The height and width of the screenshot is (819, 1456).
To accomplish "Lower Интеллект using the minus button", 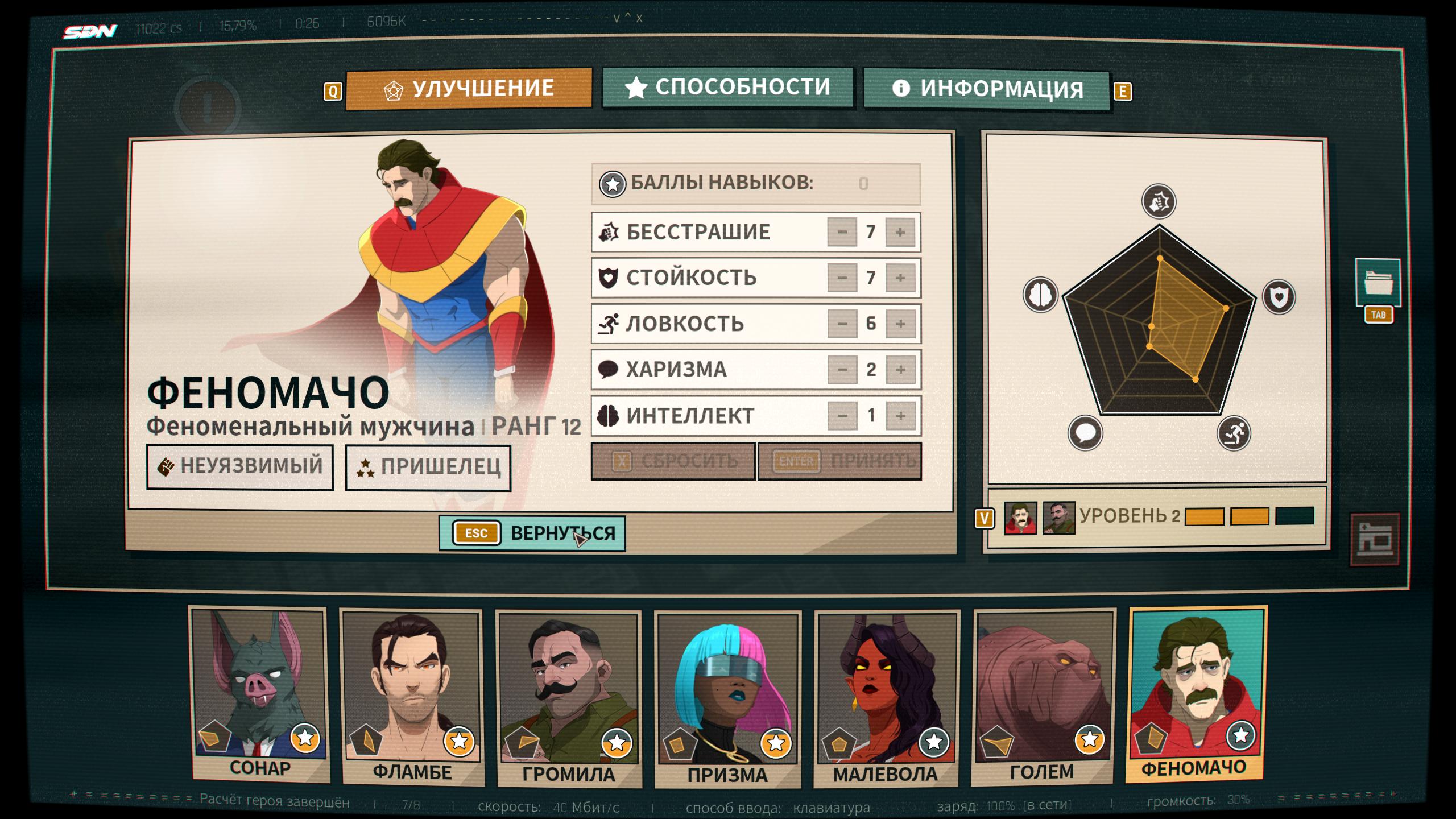I will point(842,416).
